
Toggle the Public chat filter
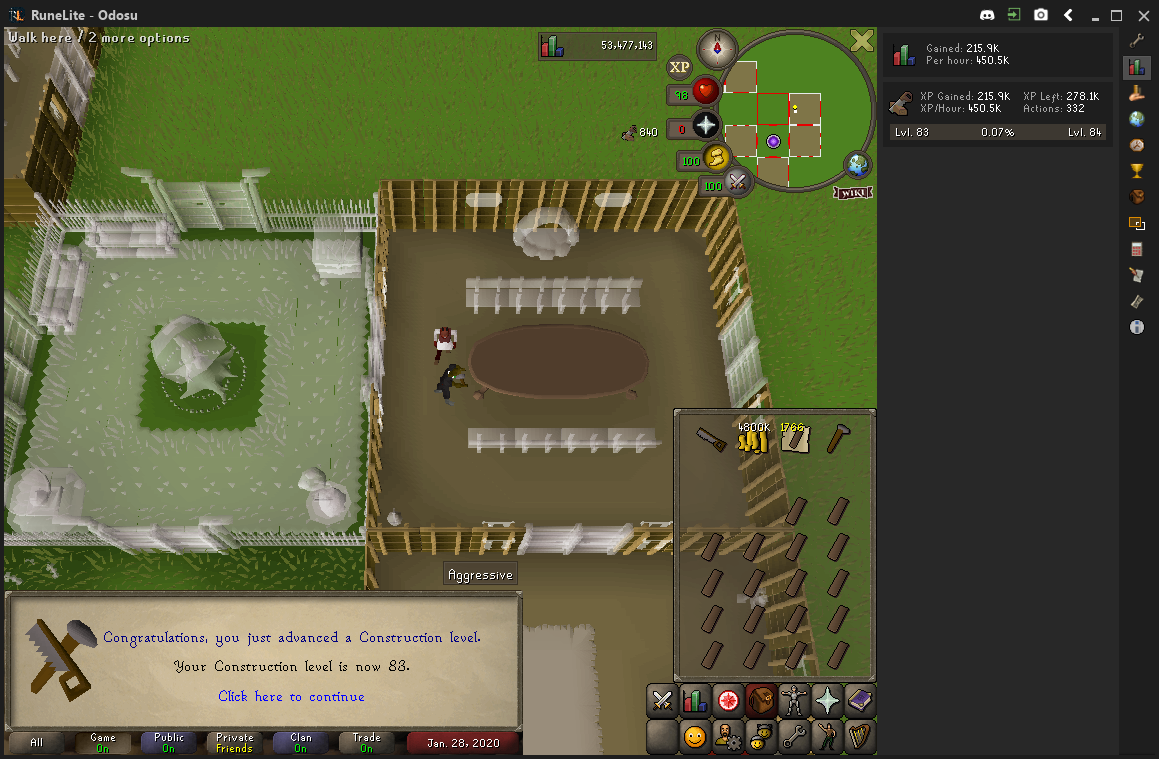click(169, 743)
